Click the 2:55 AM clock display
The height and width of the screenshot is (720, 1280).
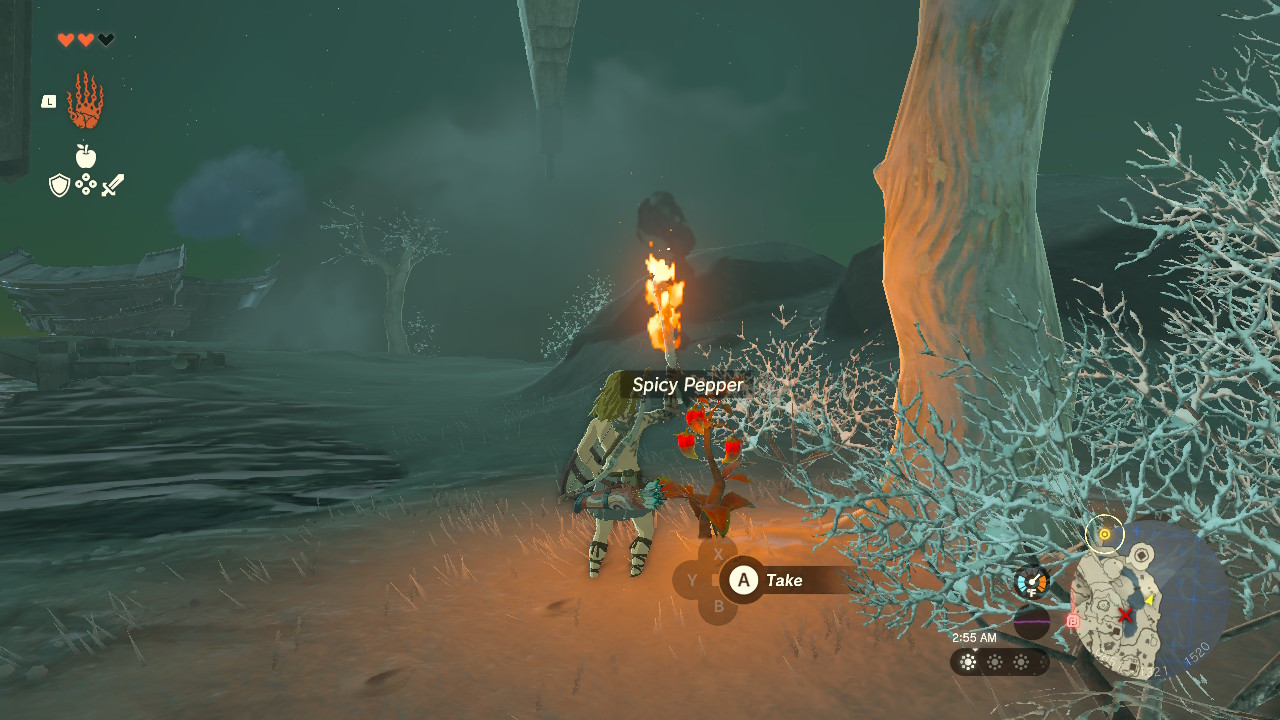coord(973,638)
